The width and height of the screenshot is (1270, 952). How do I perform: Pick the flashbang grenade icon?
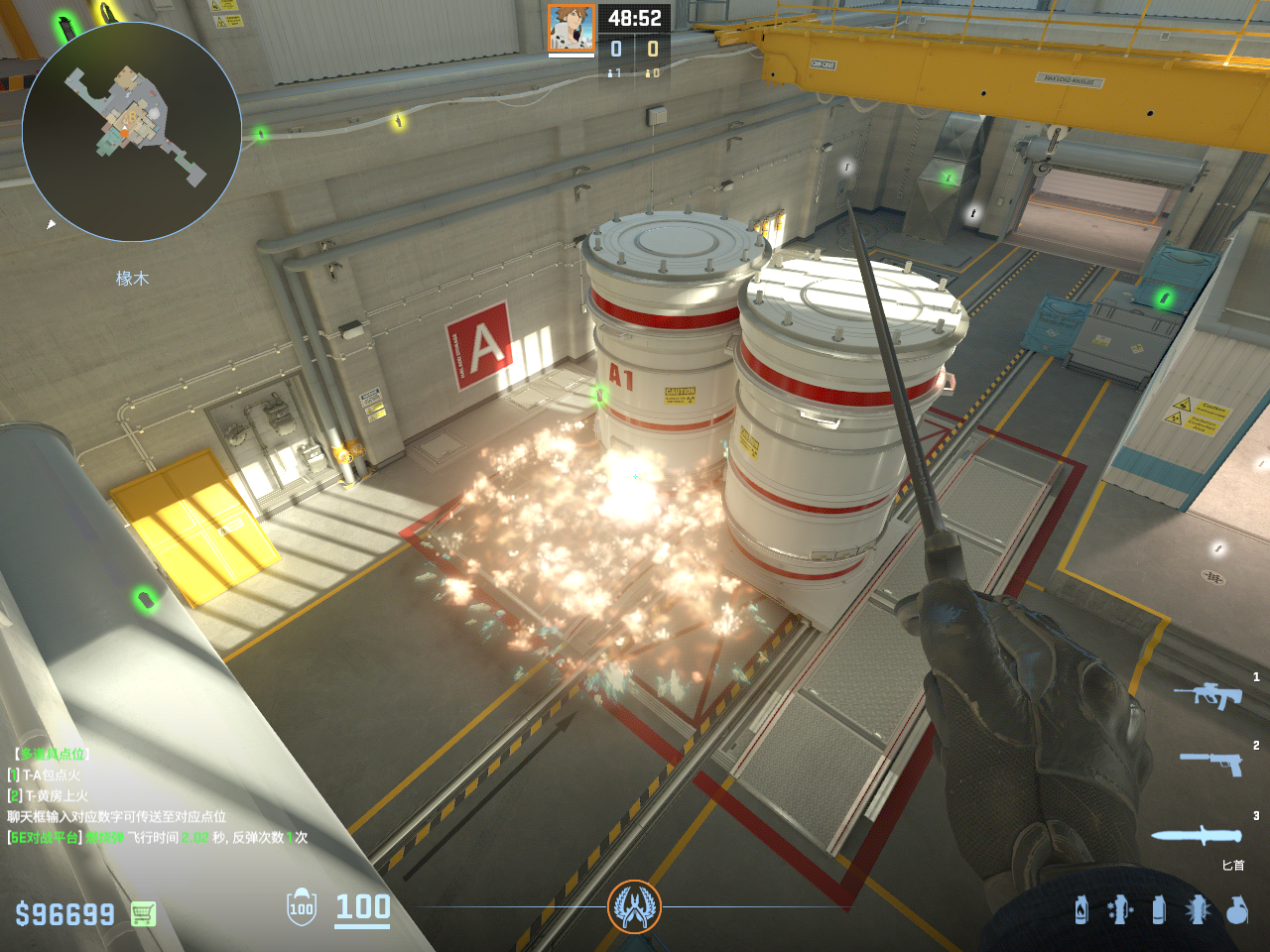(1120, 909)
